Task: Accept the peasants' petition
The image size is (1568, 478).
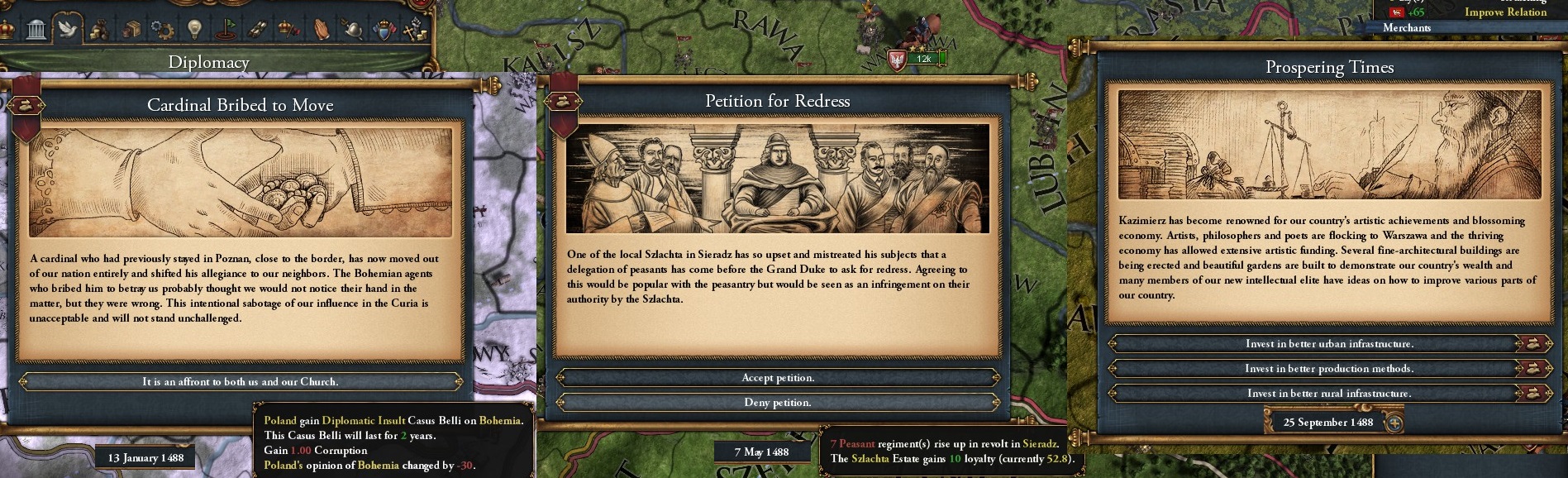Action: pyautogui.click(x=777, y=378)
